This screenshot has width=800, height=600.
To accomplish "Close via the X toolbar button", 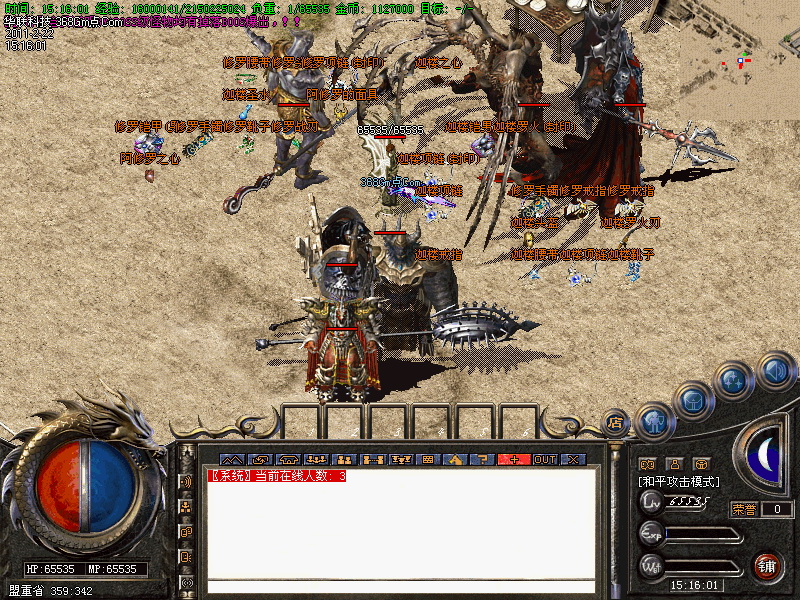I will (573, 459).
